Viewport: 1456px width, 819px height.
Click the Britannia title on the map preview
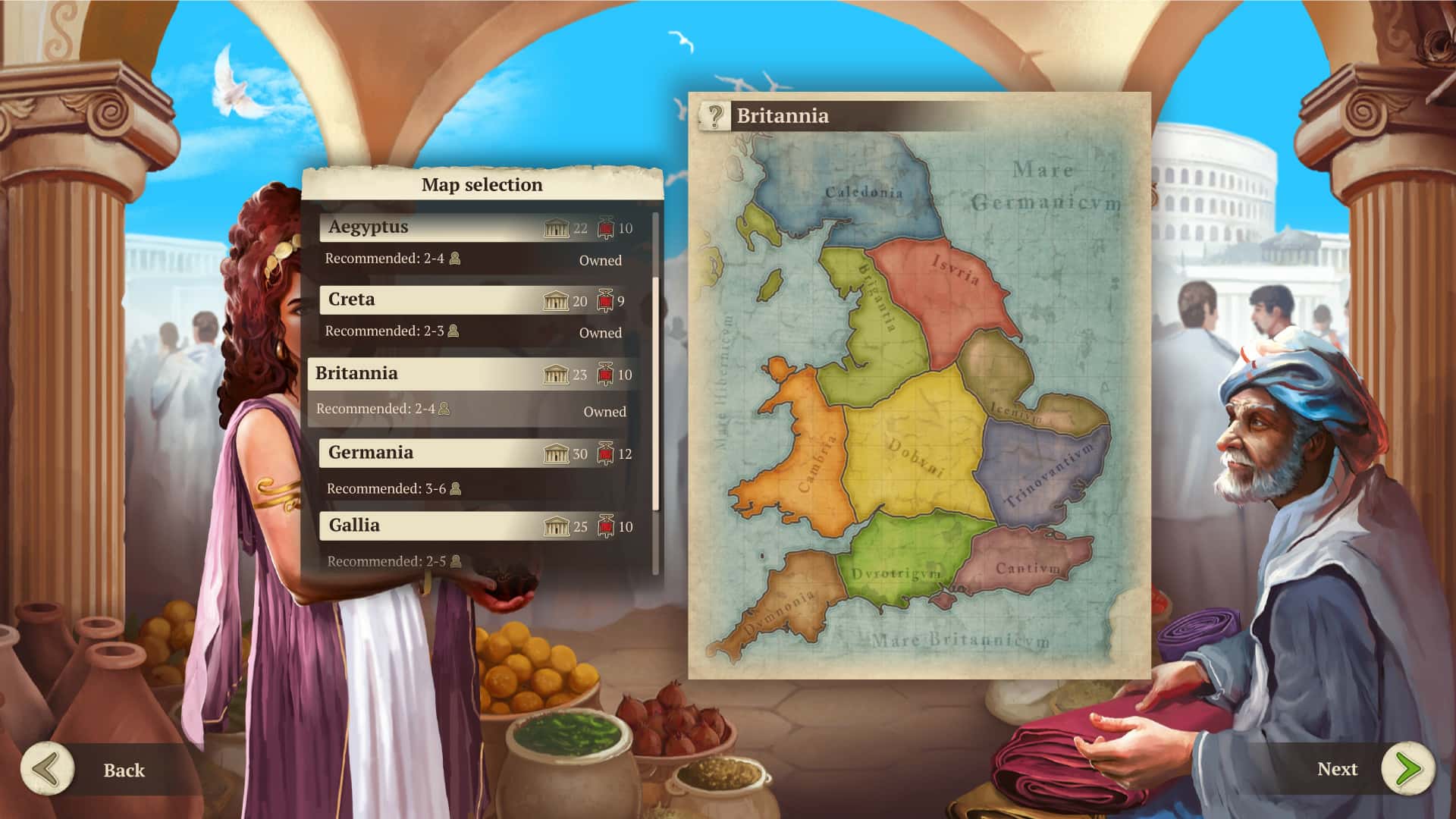[x=783, y=117]
